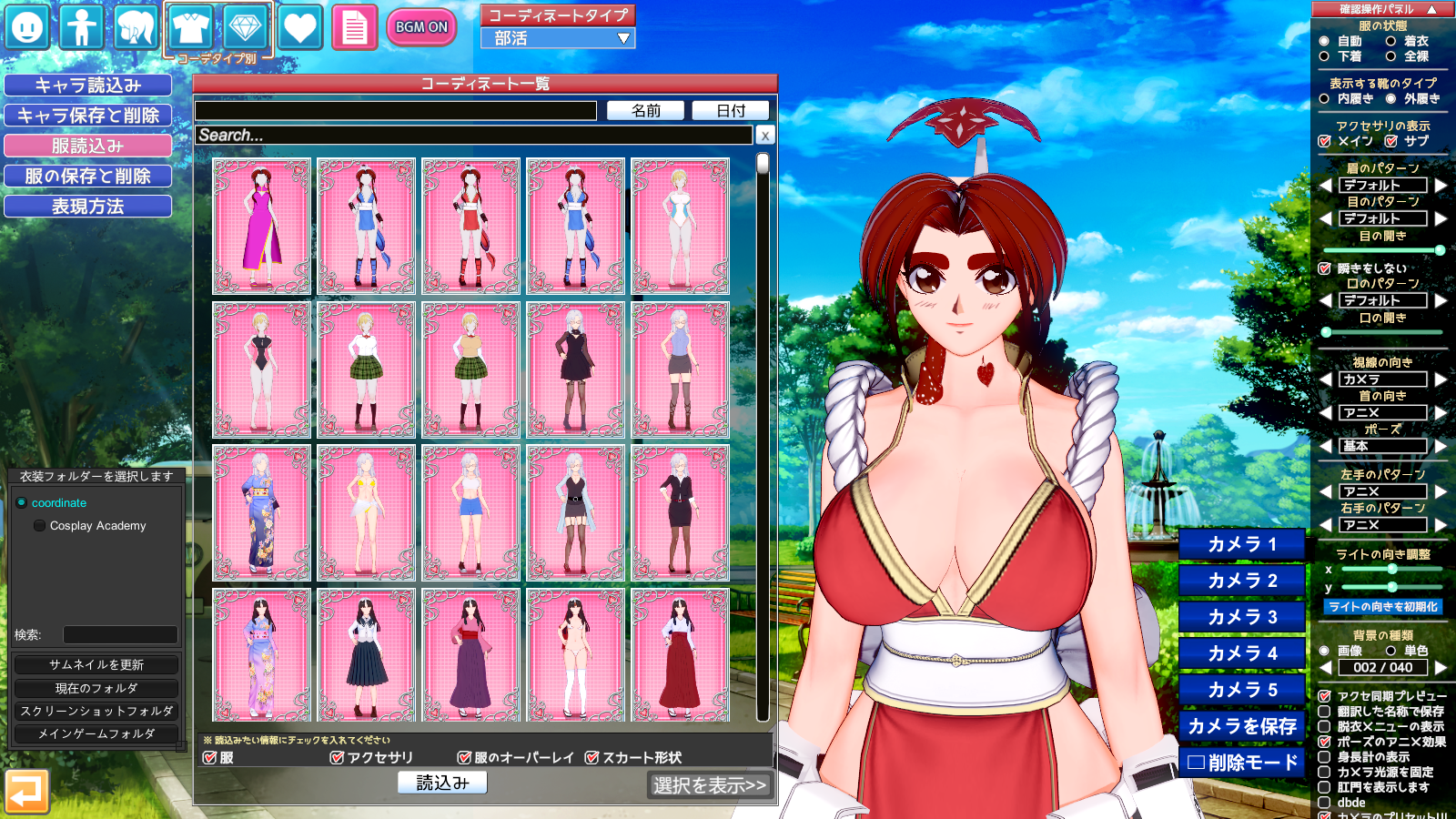
Task: Open the キャラ読込み menu
Action: (x=88, y=86)
